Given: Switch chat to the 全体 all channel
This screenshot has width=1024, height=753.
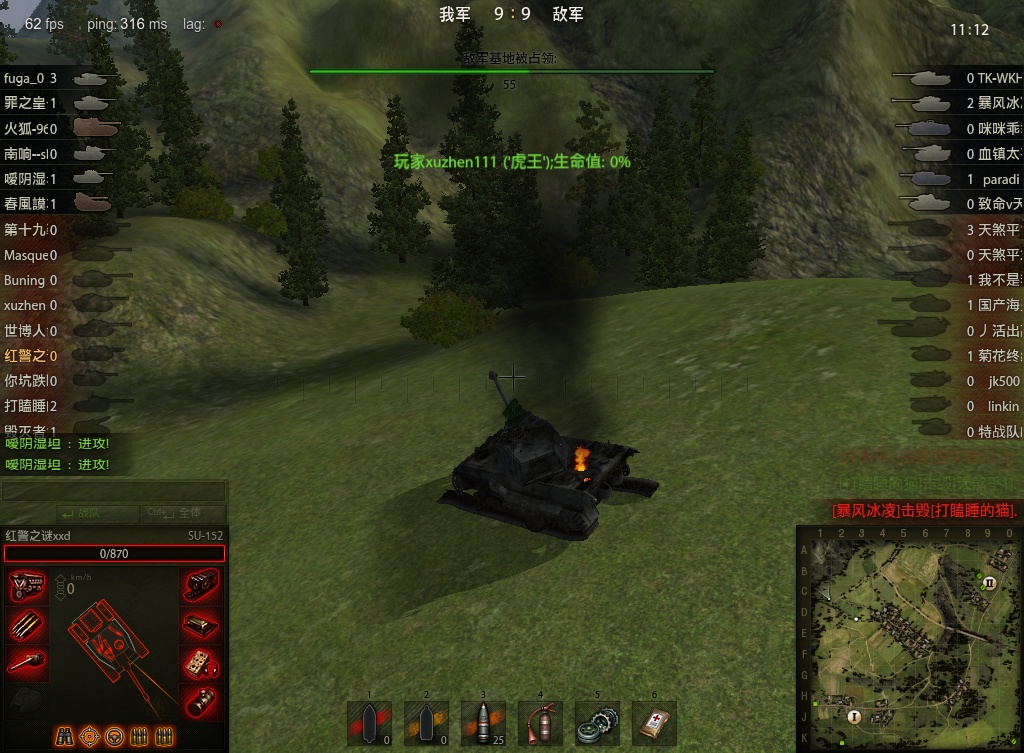Looking at the screenshot, I should (182, 513).
